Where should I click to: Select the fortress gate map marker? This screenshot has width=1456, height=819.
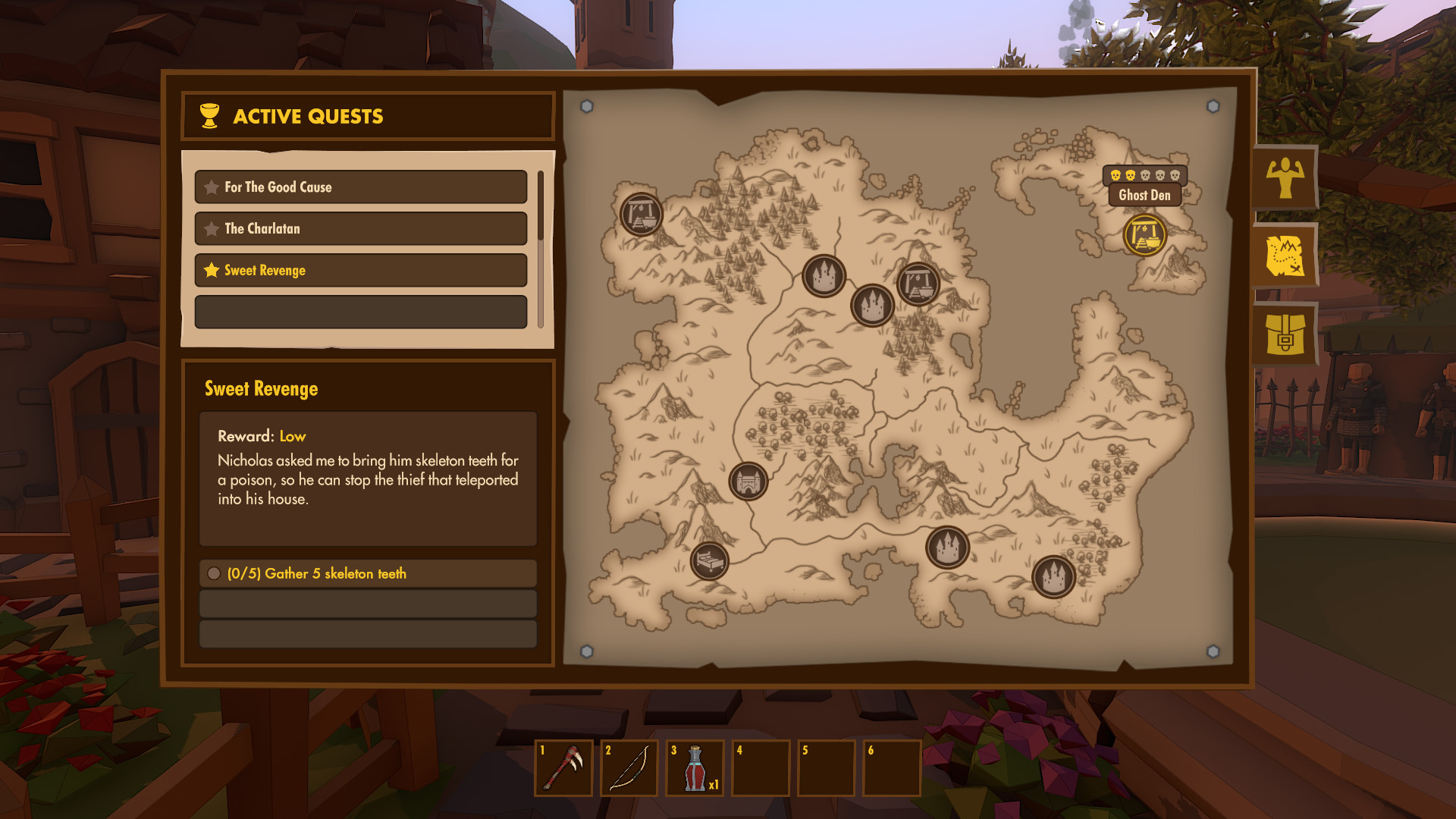tap(748, 482)
